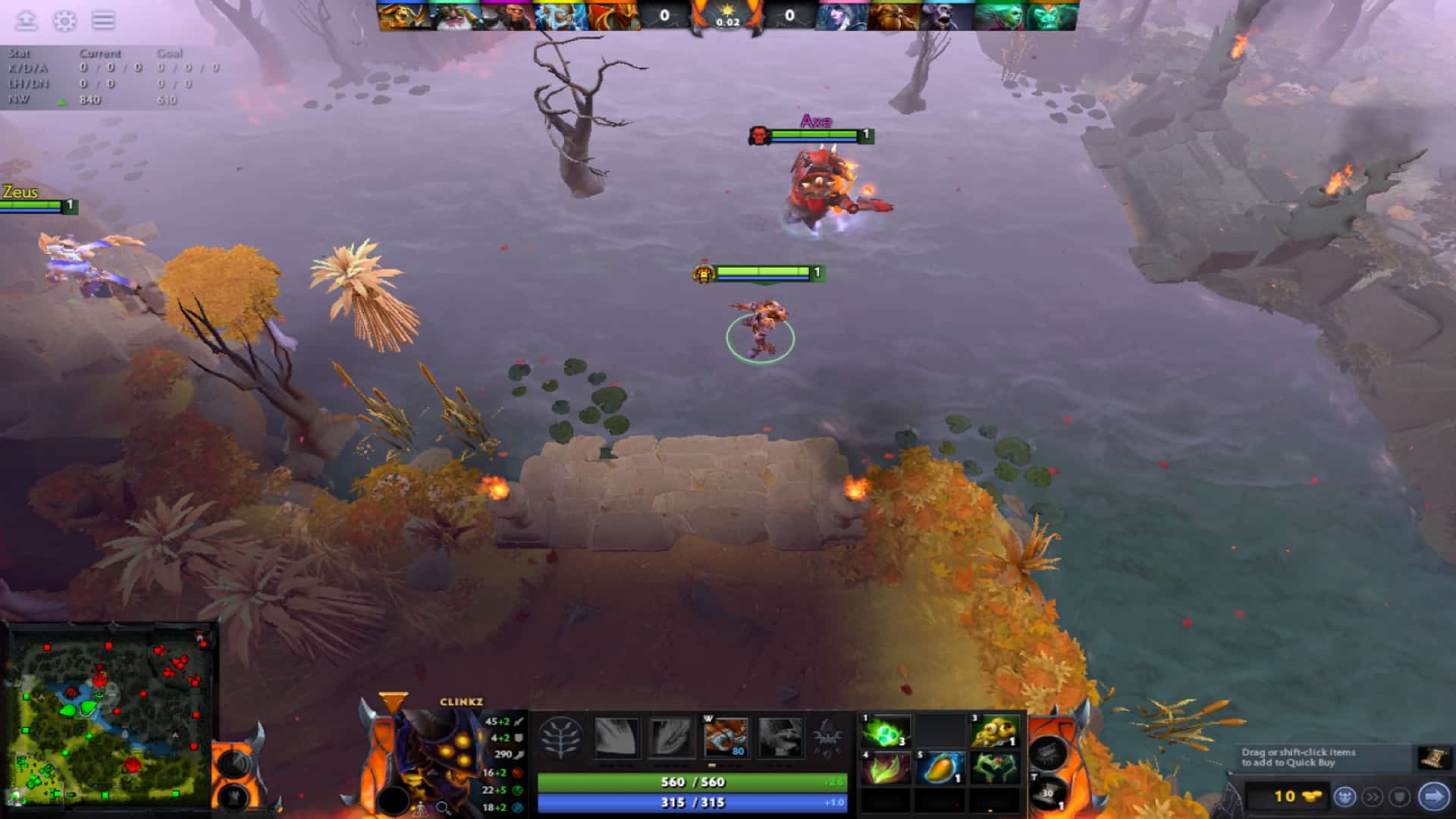
Task: Click the game clock to expand the scoreboard
Action: [x=728, y=21]
